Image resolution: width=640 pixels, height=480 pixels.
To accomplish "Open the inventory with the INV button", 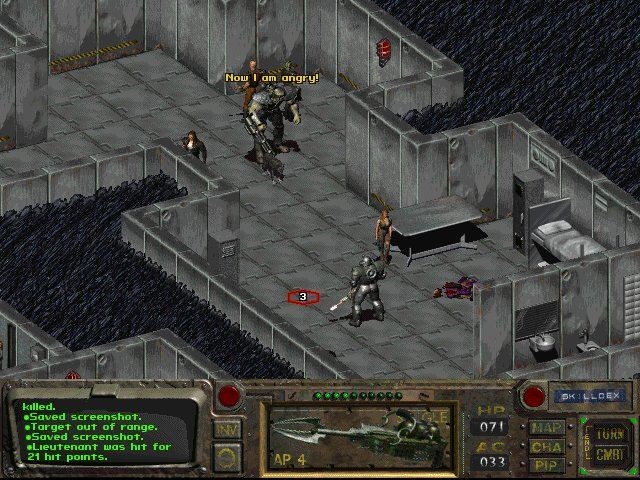I will click(227, 430).
